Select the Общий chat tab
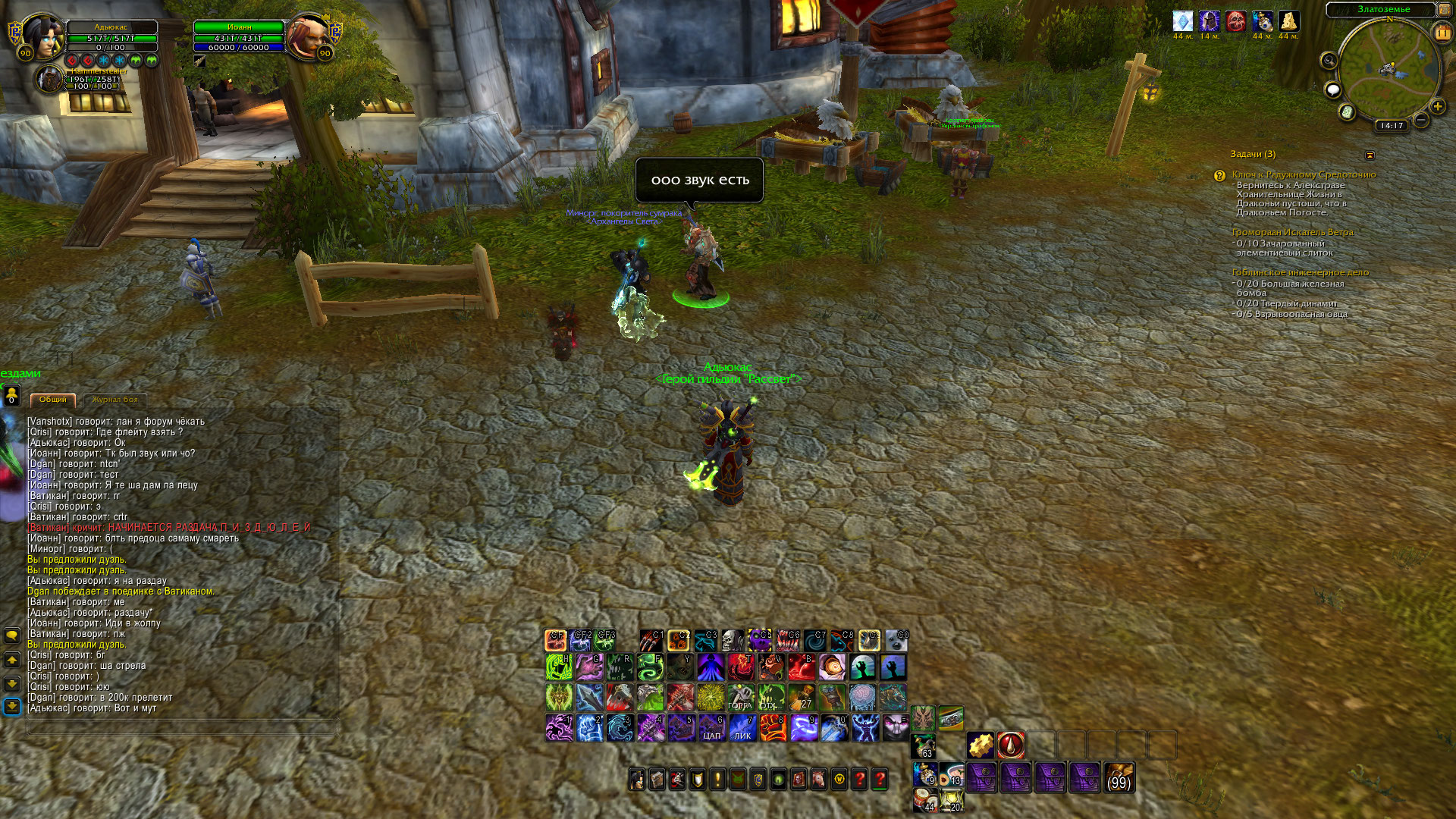Viewport: 1456px width, 819px height. 53,400
